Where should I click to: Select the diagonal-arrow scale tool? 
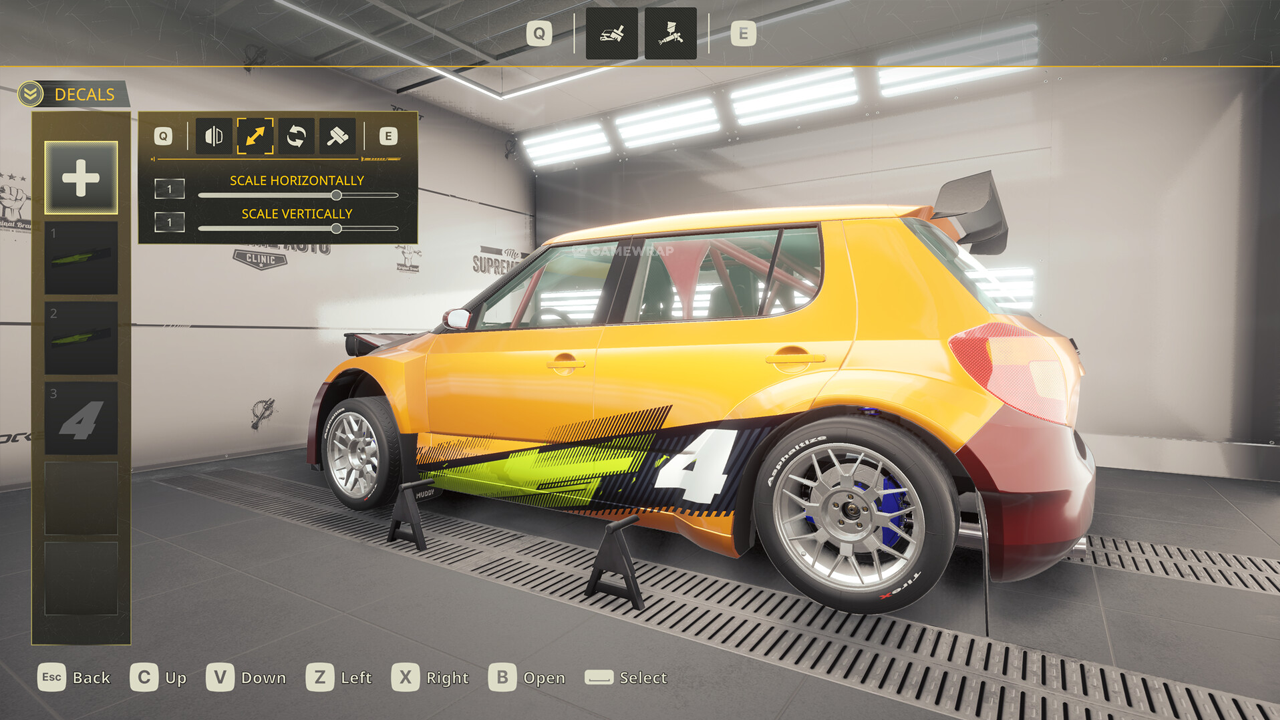point(255,136)
